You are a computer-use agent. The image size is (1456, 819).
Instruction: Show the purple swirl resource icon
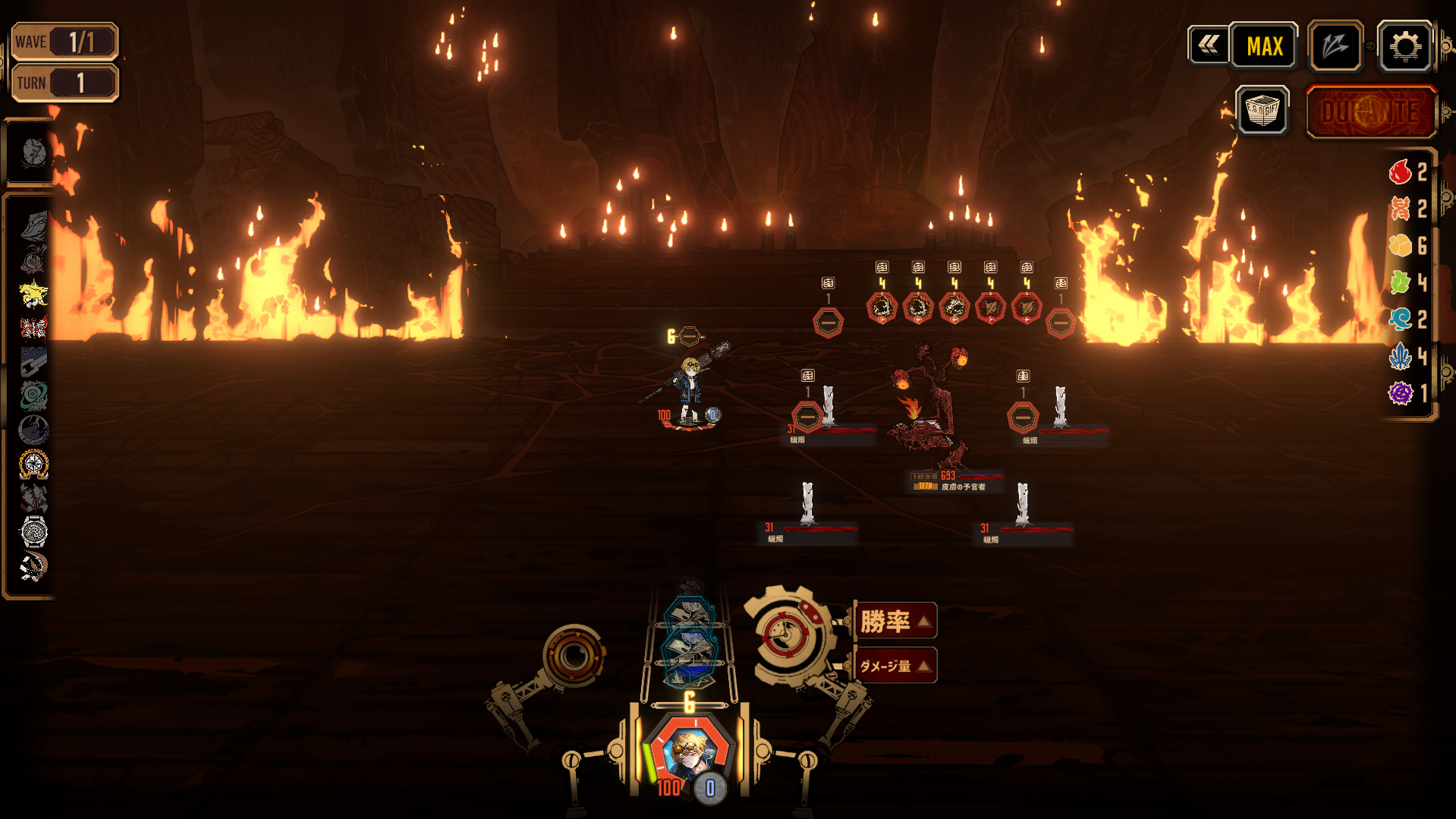pyautogui.click(x=1400, y=393)
